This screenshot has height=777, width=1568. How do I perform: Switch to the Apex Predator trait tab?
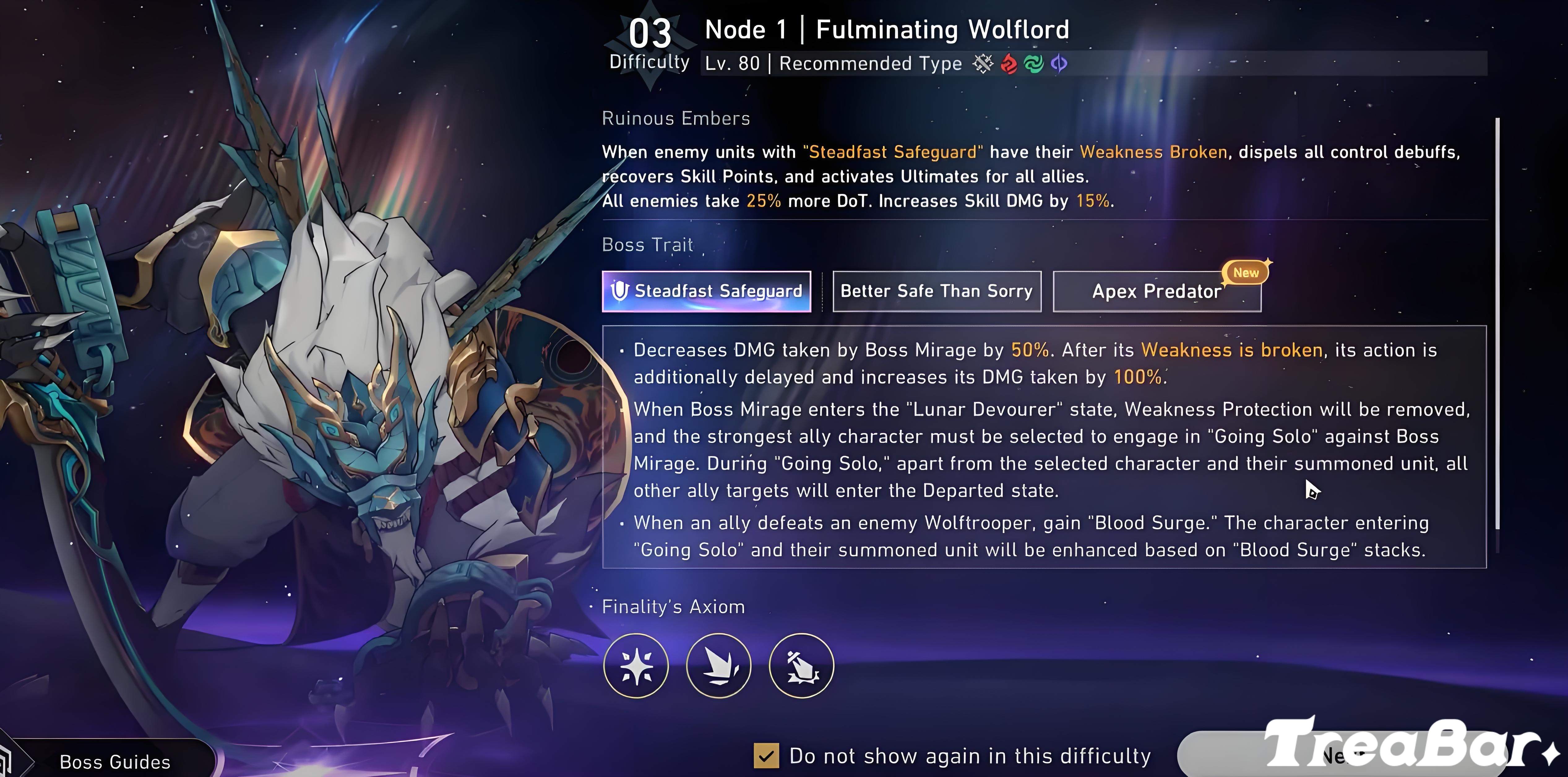click(x=1156, y=291)
